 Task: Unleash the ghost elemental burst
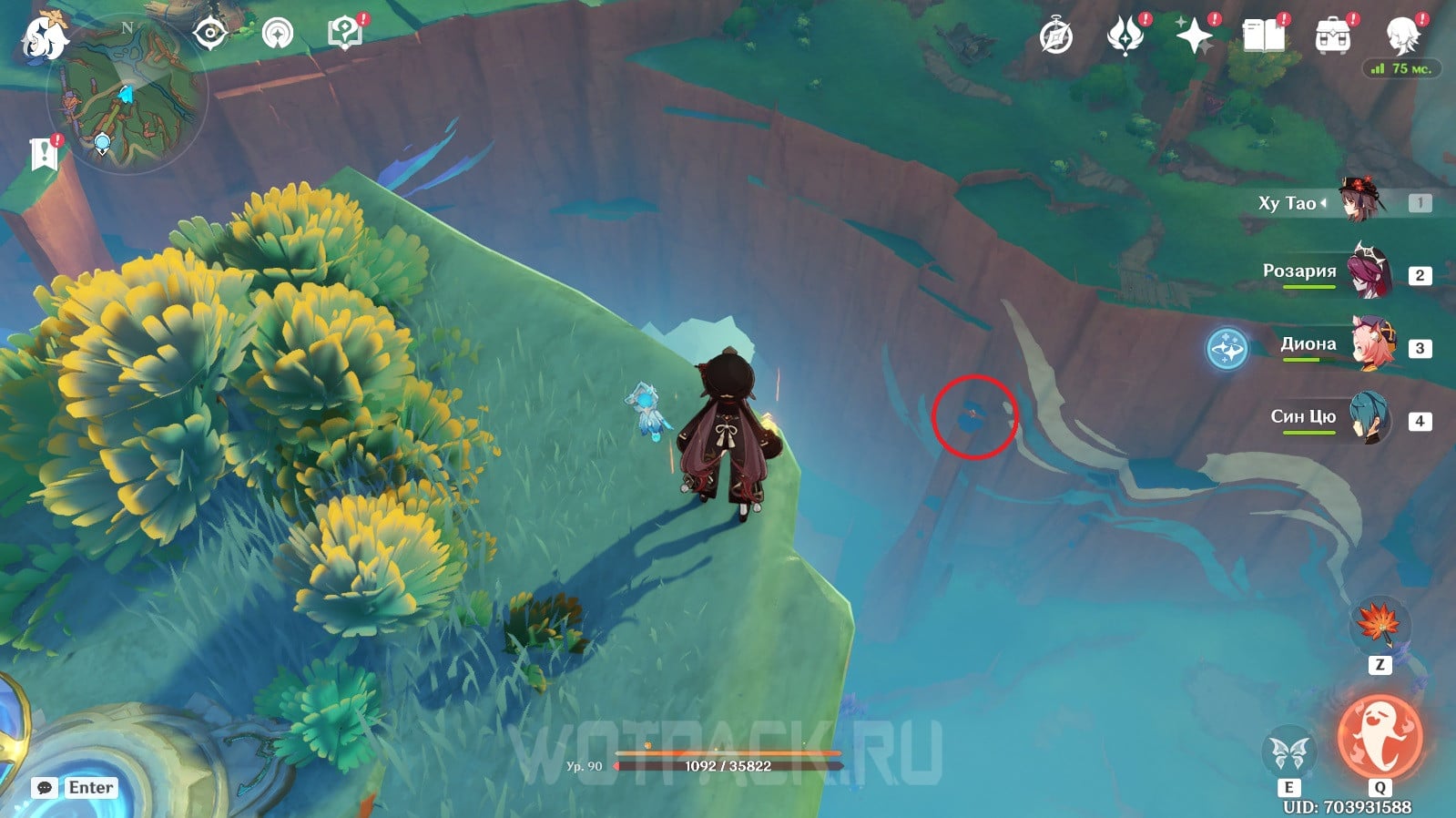[x=1380, y=737]
